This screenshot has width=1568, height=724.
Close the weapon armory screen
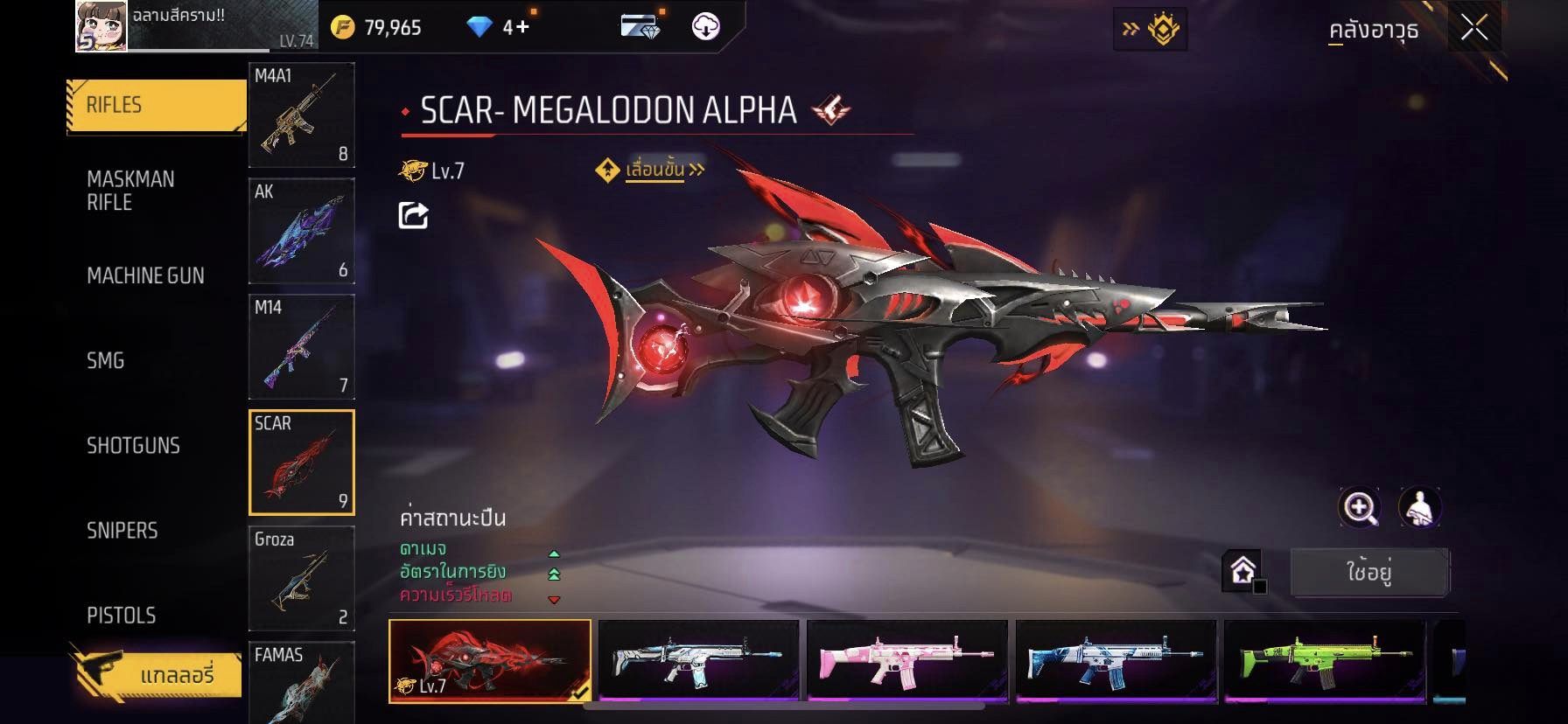tap(1473, 29)
